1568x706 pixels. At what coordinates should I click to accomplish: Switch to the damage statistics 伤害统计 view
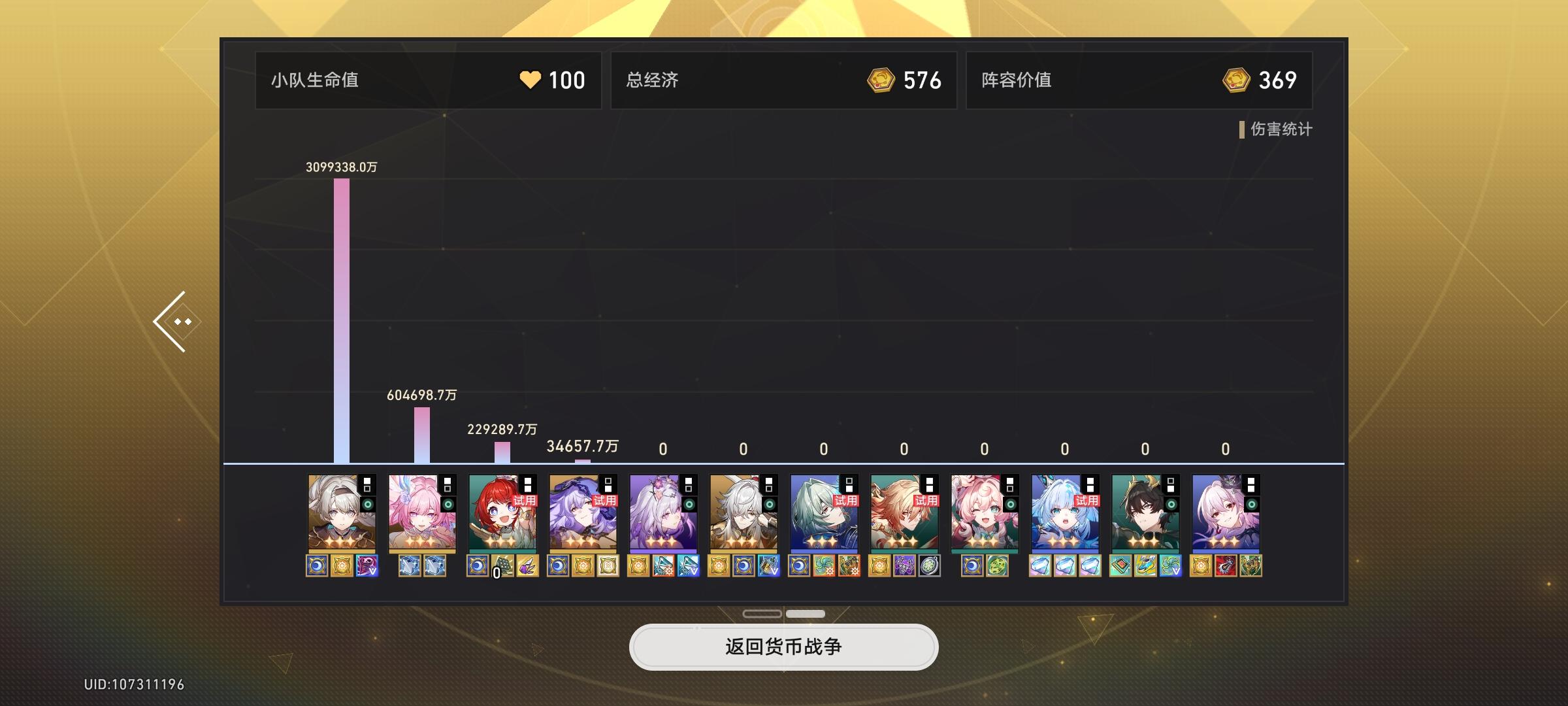click(1277, 130)
